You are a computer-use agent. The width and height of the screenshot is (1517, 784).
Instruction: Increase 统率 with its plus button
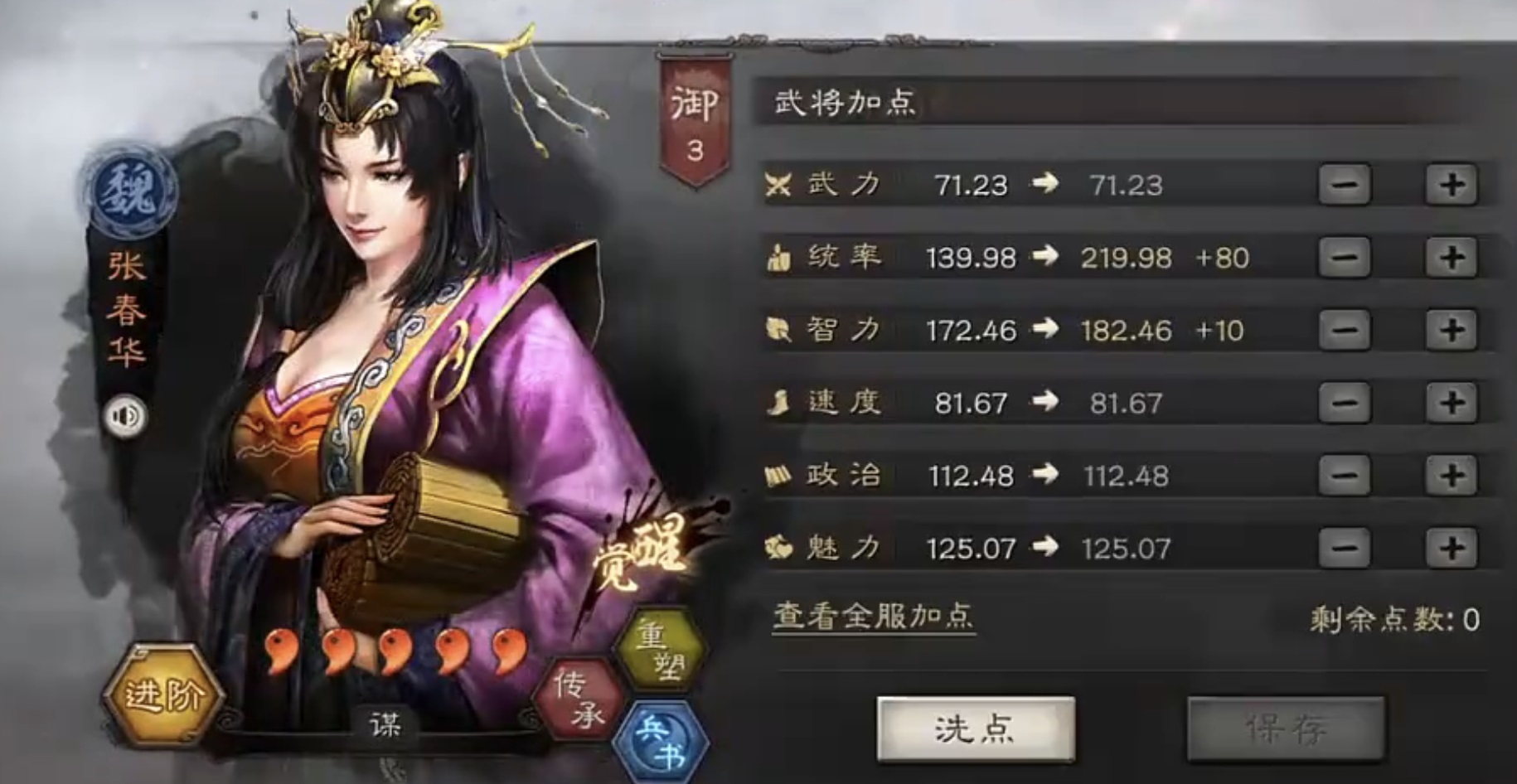click(x=1453, y=257)
